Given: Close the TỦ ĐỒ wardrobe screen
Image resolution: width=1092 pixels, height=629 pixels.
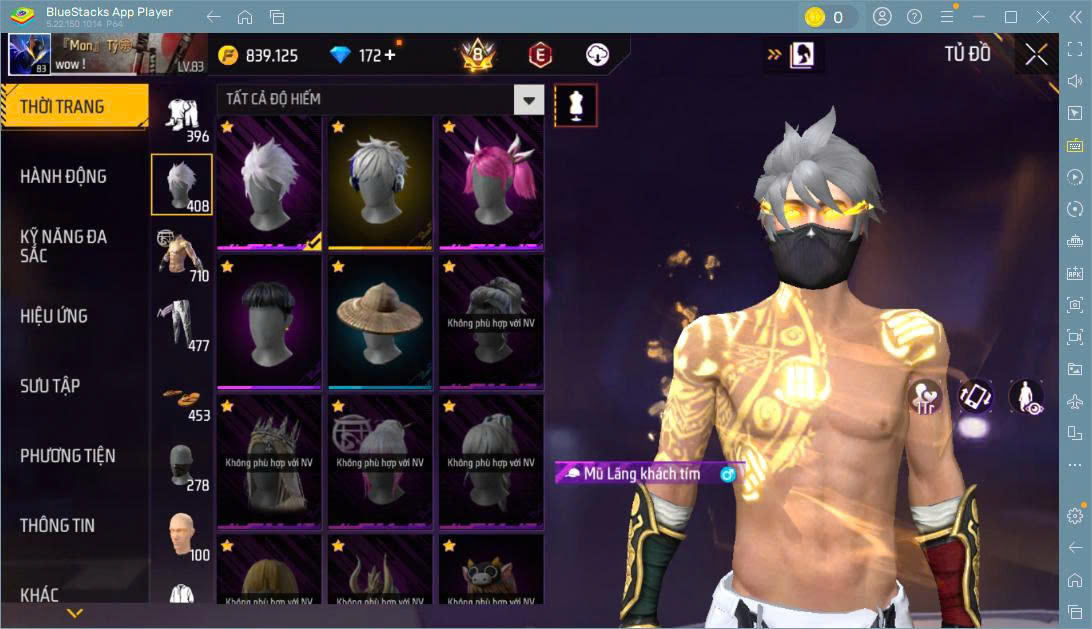Looking at the screenshot, I should (1036, 54).
